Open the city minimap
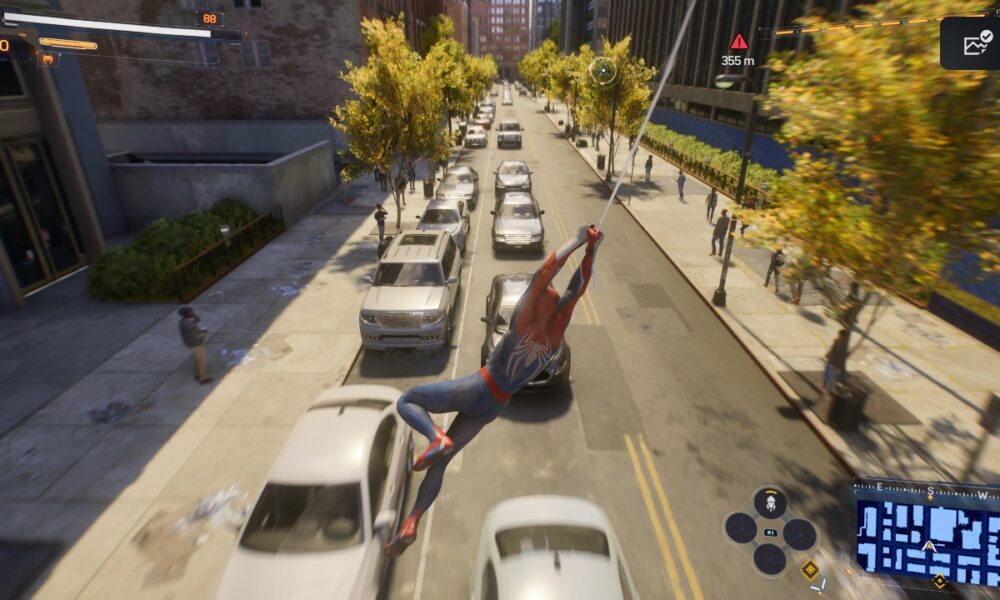This screenshot has width=1000, height=600. click(926, 536)
